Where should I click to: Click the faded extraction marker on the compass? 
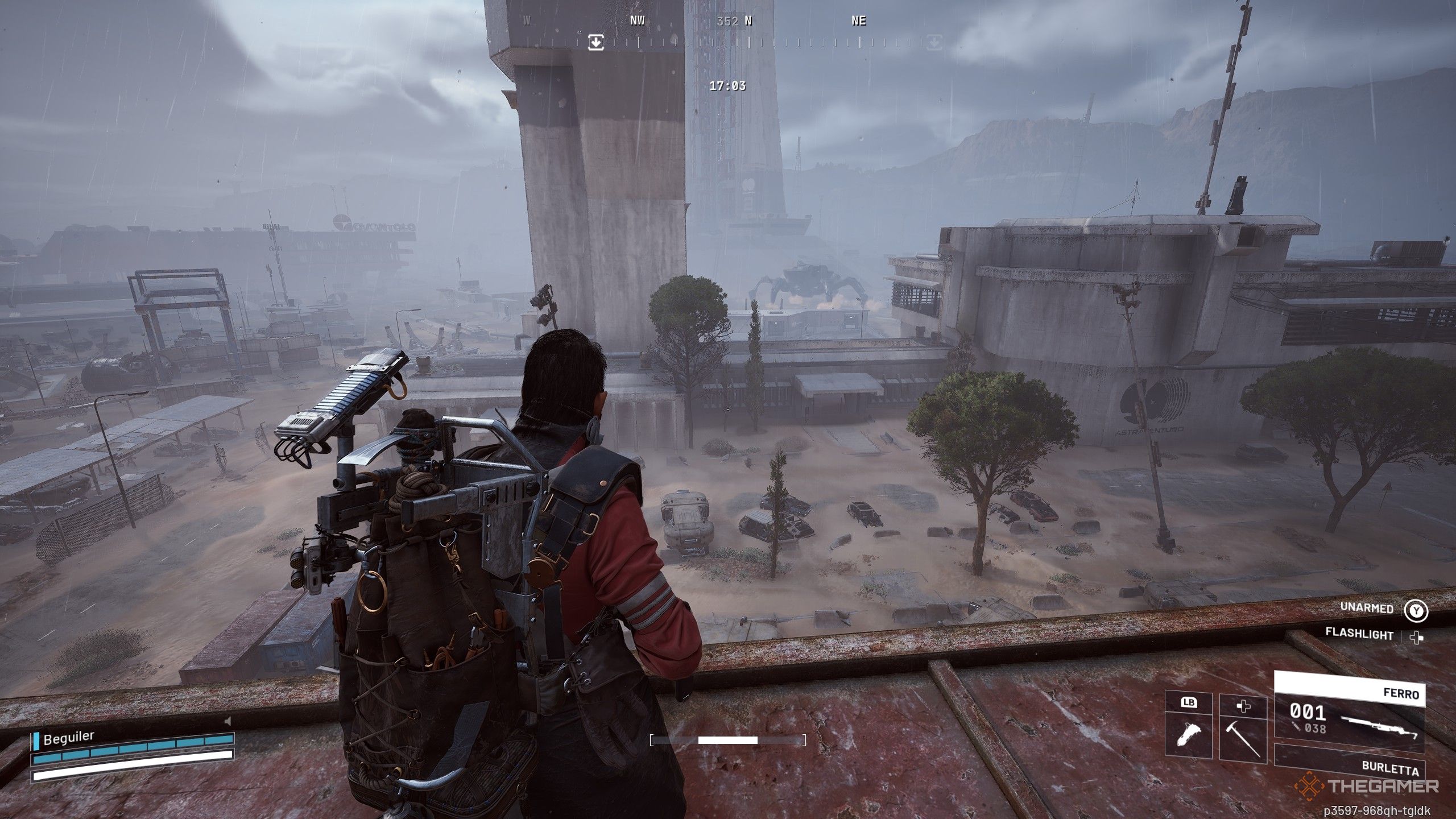pyautogui.click(x=934, y=42)
